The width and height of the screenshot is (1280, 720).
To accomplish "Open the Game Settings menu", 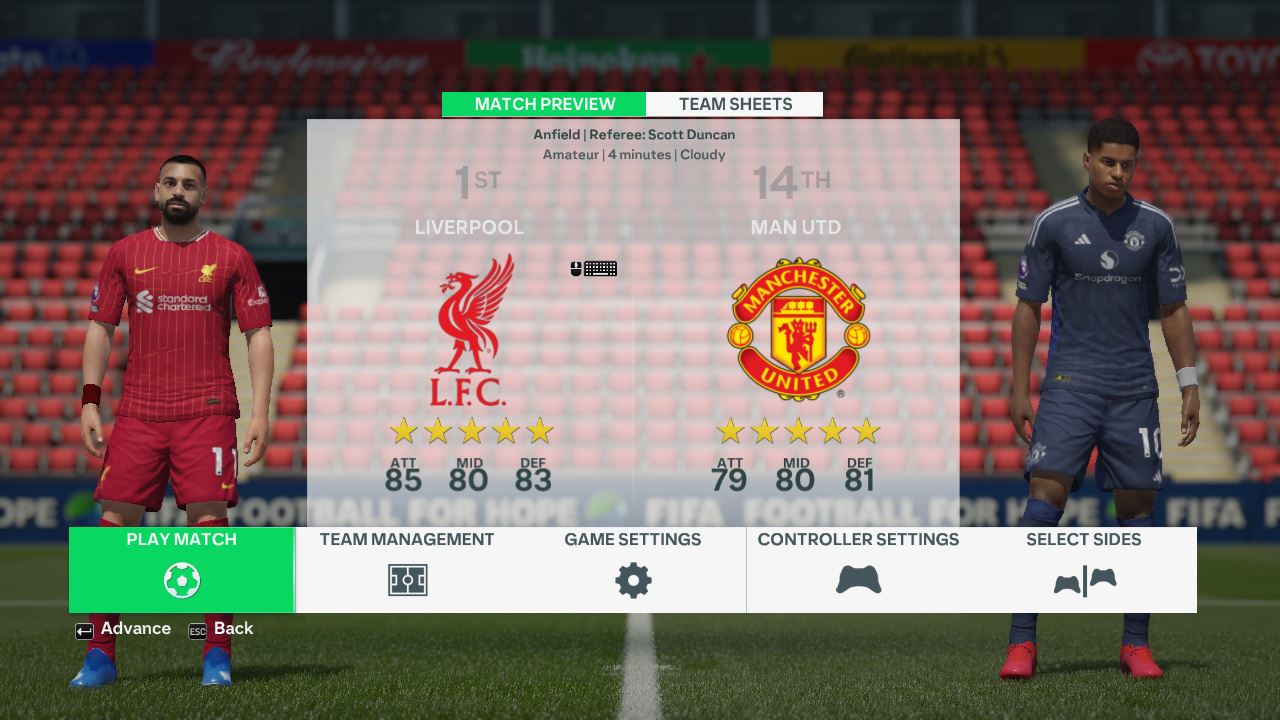I will click(632, 568).
